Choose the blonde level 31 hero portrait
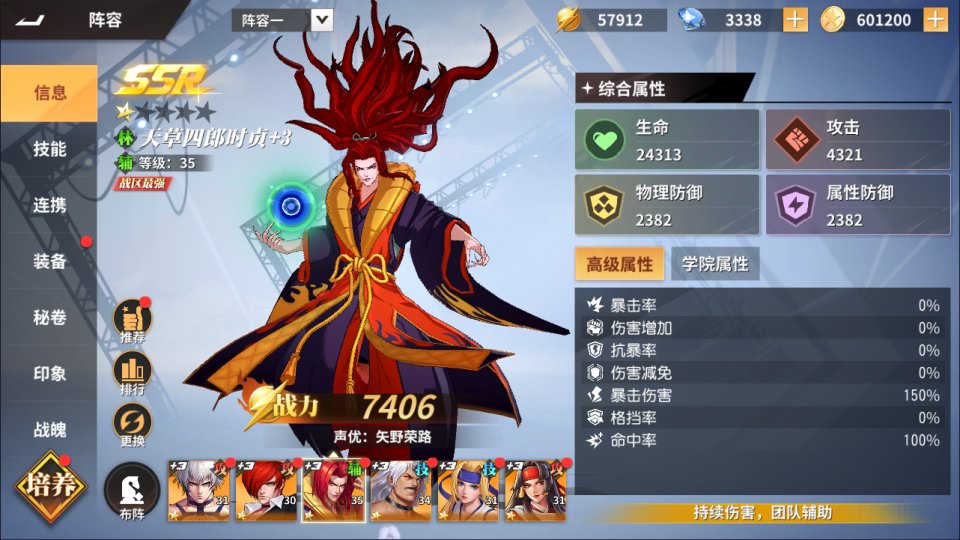The width and height of the screenshot is (960, 540). 467,491
